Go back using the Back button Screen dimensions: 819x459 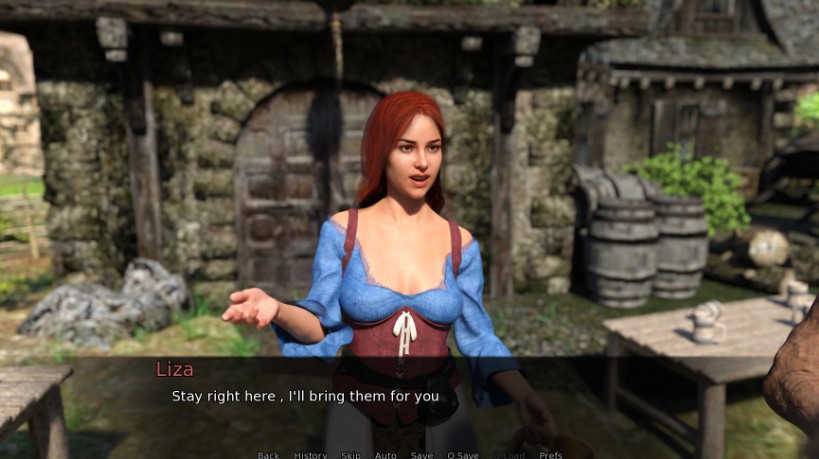pos(268,455)
